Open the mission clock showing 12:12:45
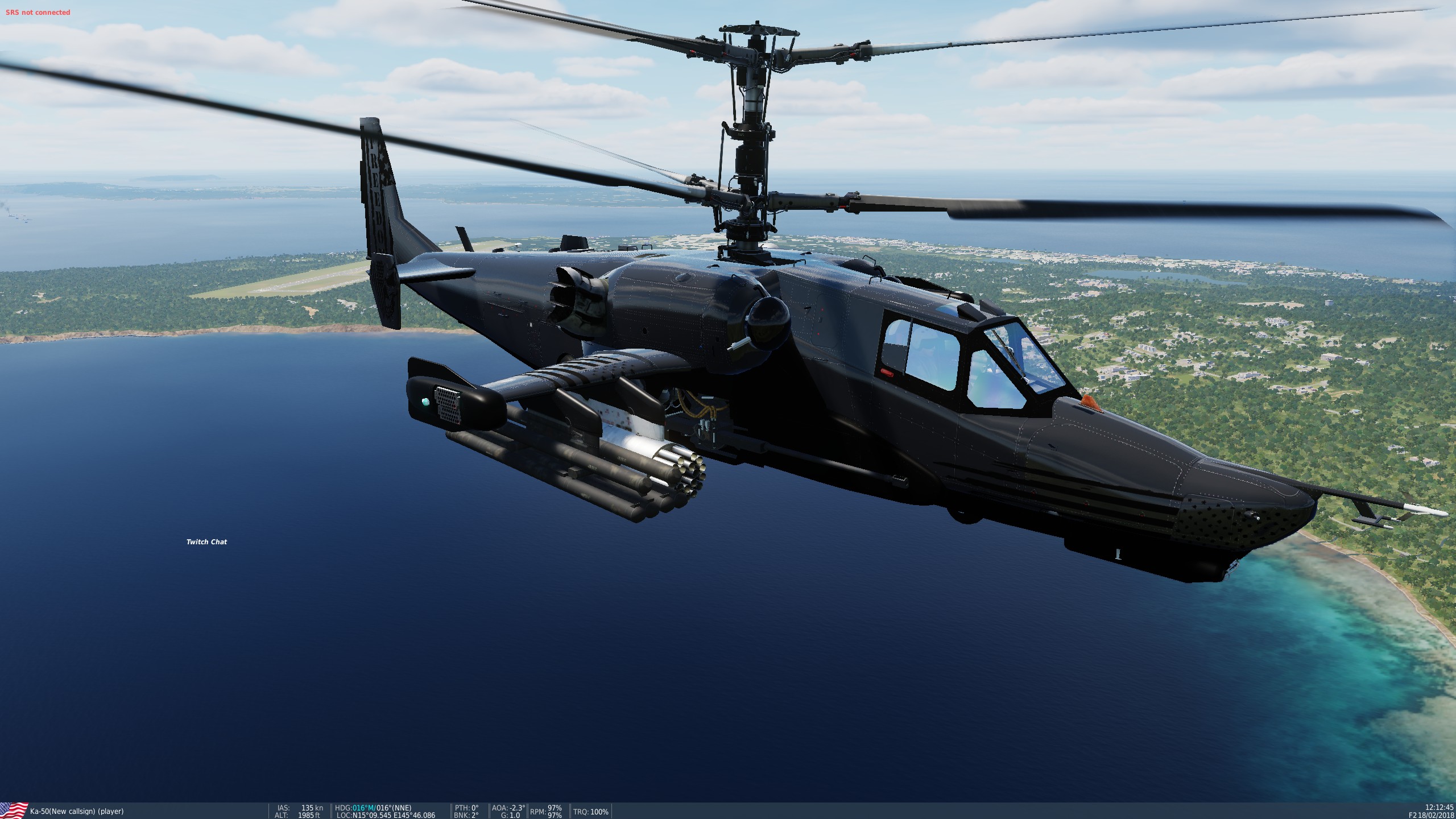 click(x=1434, y=807)
